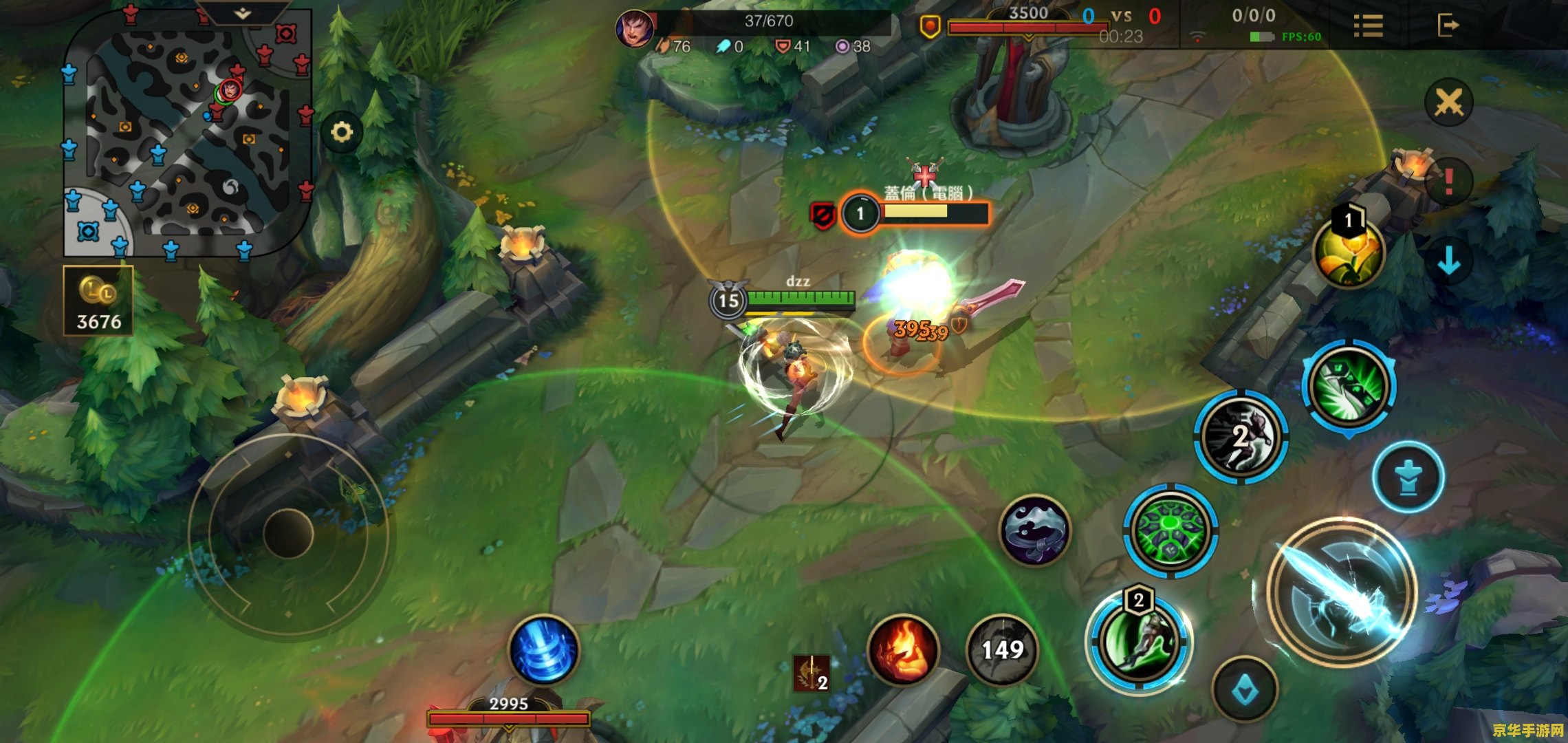Tap the crossed swords attack ping
The width and height of the screenshot is (1568, 743).
(1448, 103)
